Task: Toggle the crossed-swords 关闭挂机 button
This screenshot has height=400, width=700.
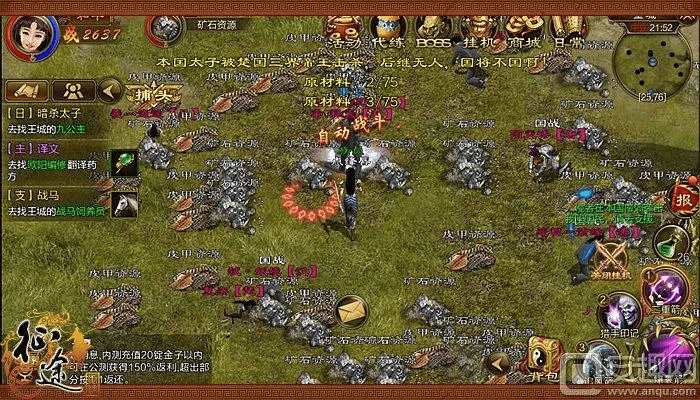Action: [x=612, y=258]
